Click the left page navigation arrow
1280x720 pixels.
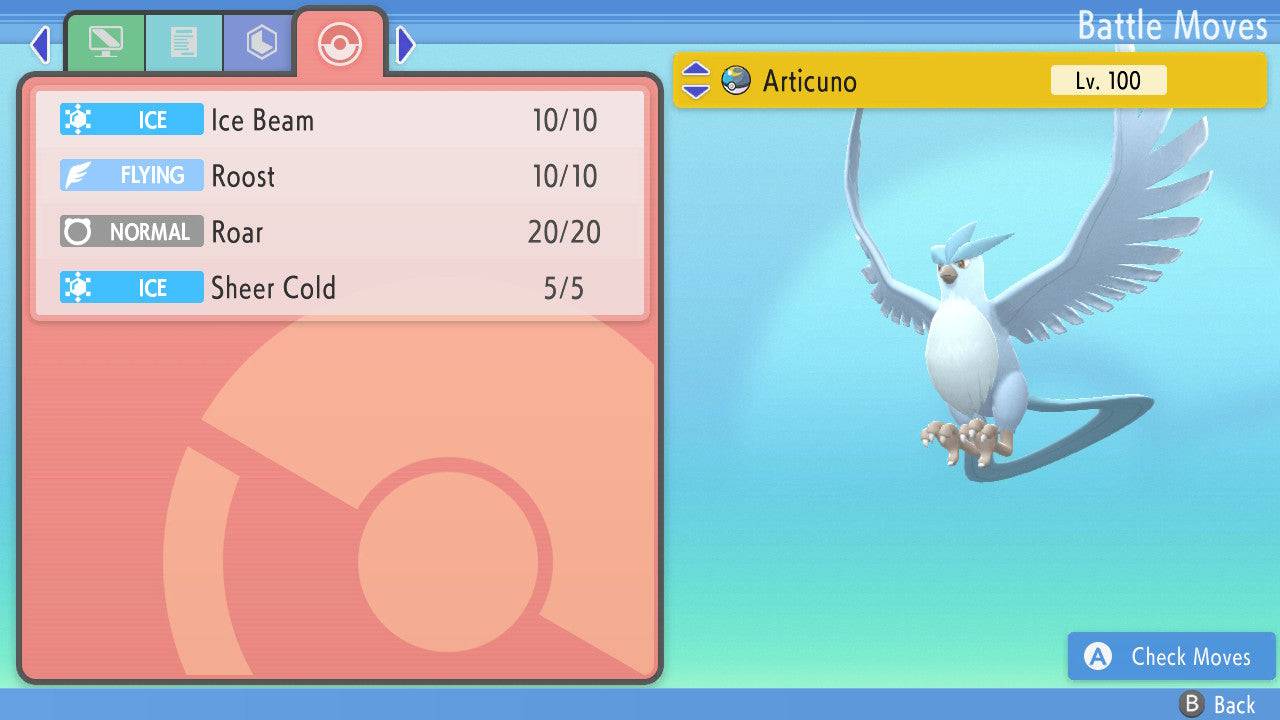click(x=40, y=44)
